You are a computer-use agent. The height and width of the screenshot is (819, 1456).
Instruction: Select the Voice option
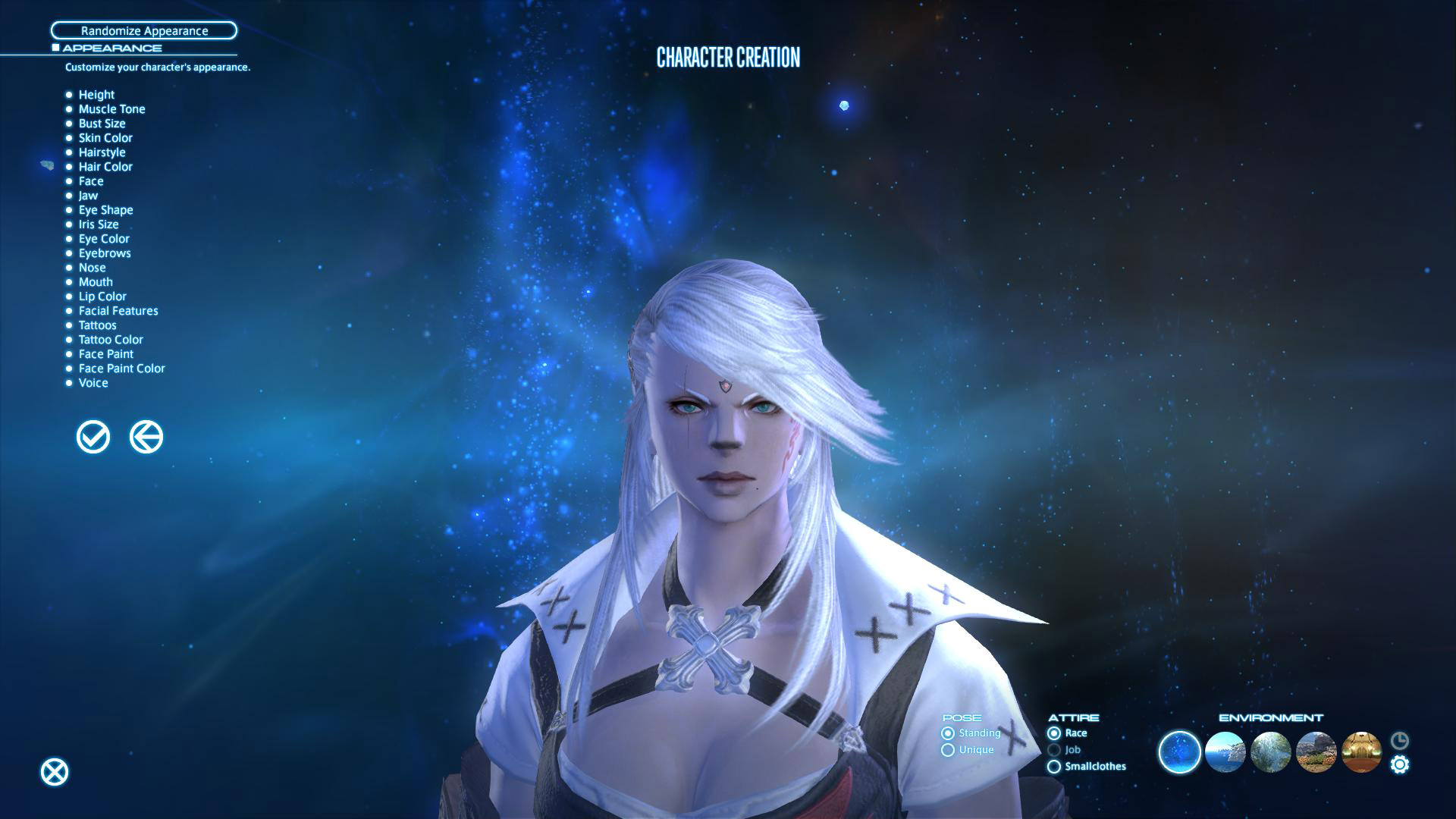(x=93, y=383)
